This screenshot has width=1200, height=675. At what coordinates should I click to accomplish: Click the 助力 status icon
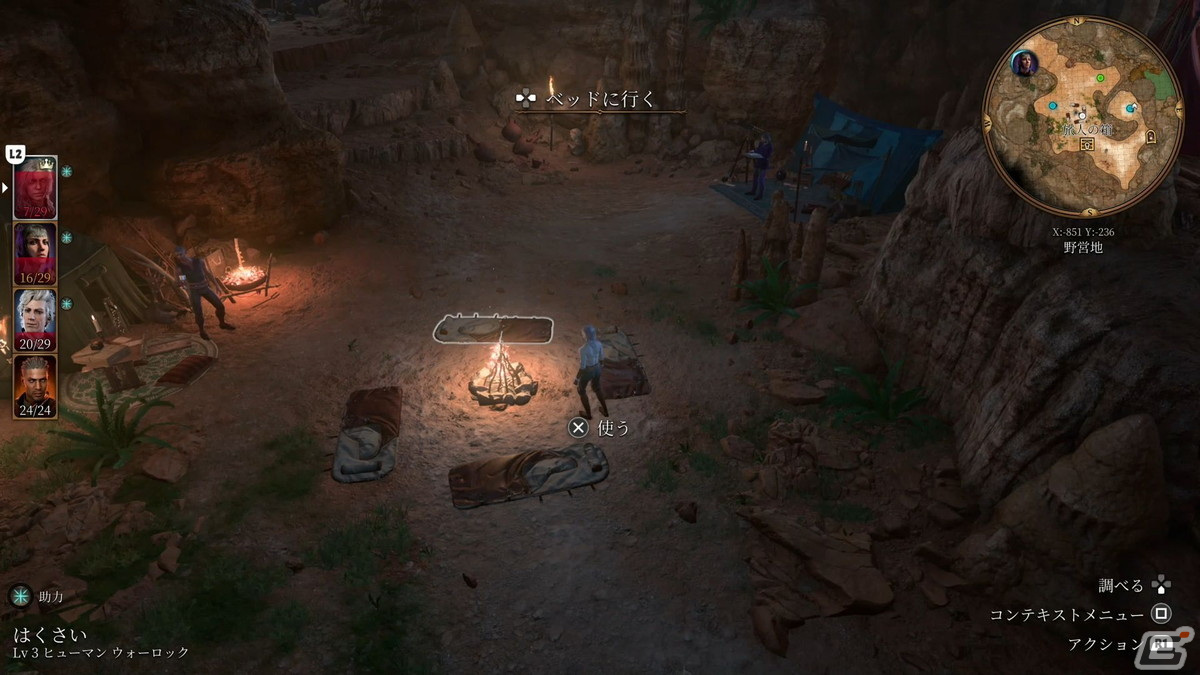pyautogui.click(x=19, y=596)
